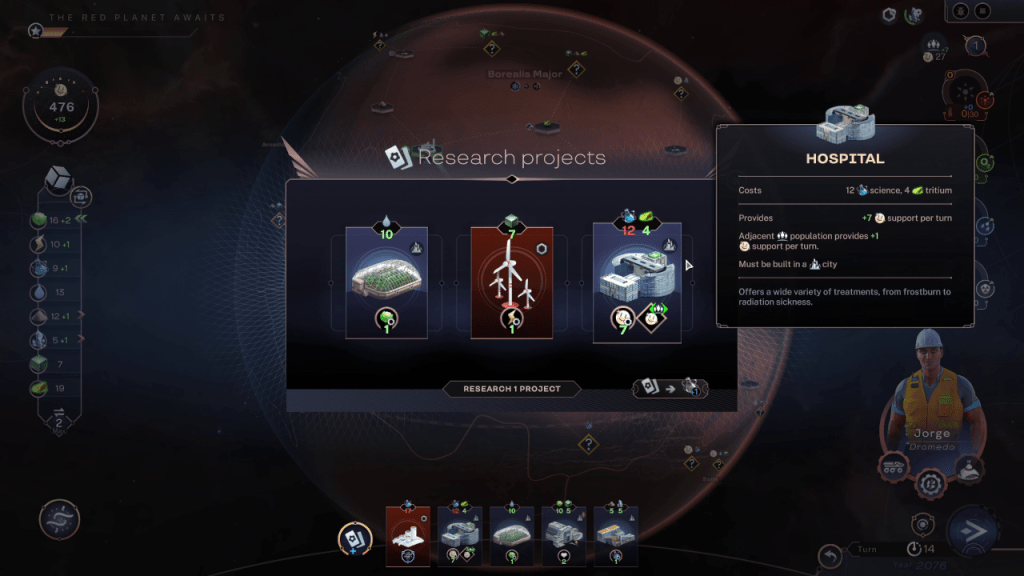Image resolution: width=1024 pixels, height=576 pixels.
Task: Select the greenhouse dome research card
Action: [x=386, y=282]
